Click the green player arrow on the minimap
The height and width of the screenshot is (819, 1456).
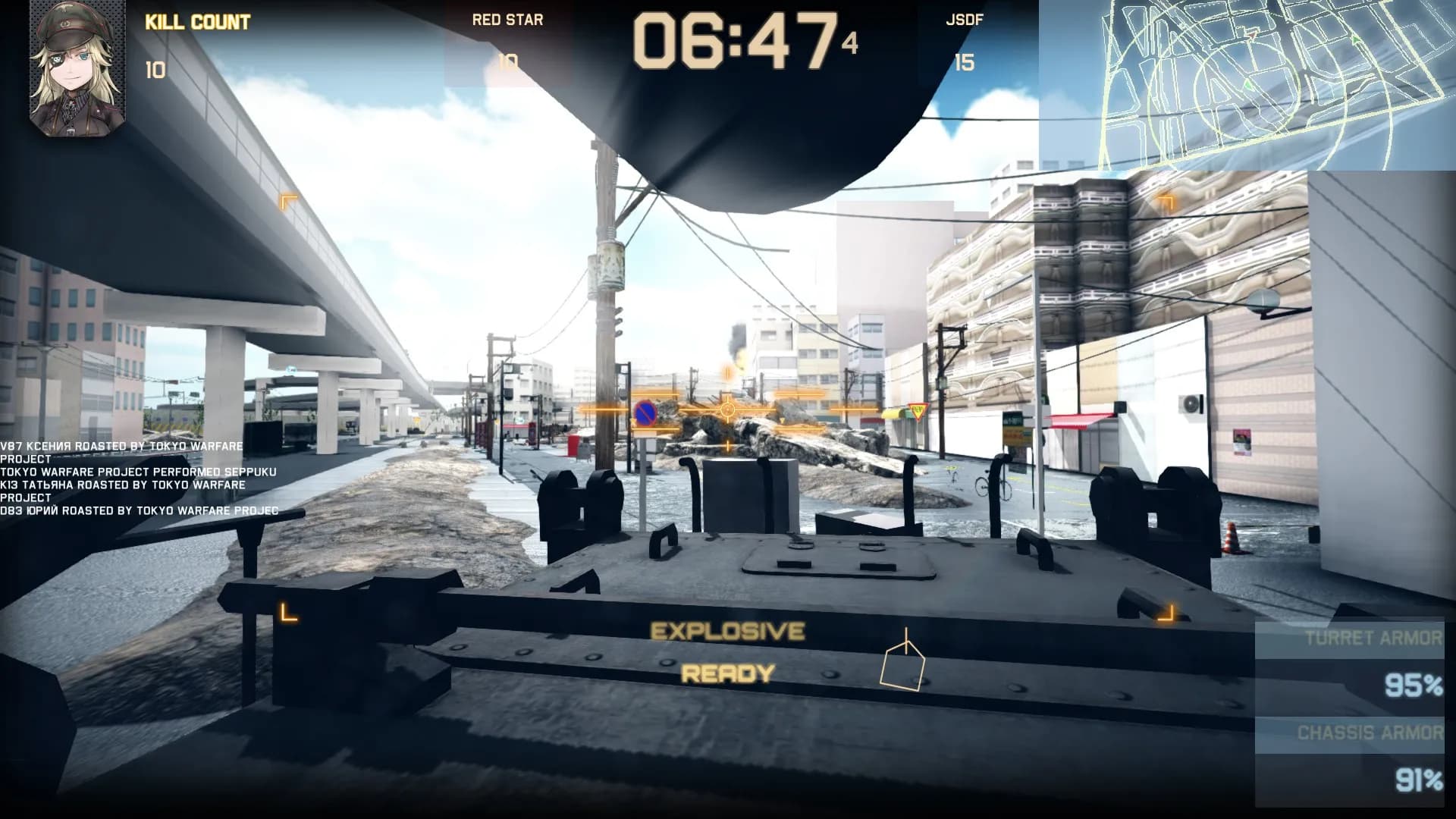[x=1249, y=85]
